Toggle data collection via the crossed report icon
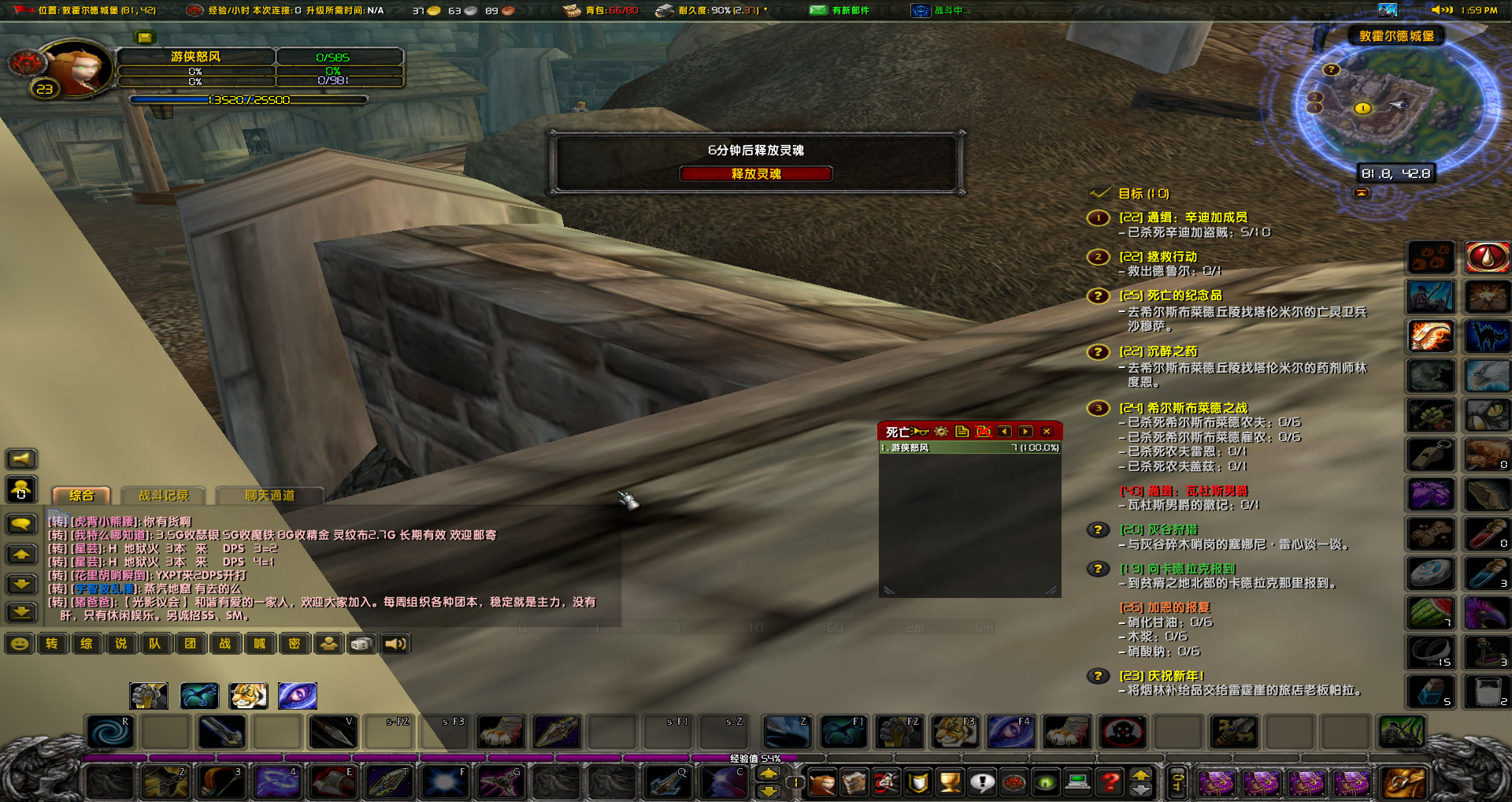This screenshot has height=802, width=1512. pyautogui.click(x=983, y=431)
